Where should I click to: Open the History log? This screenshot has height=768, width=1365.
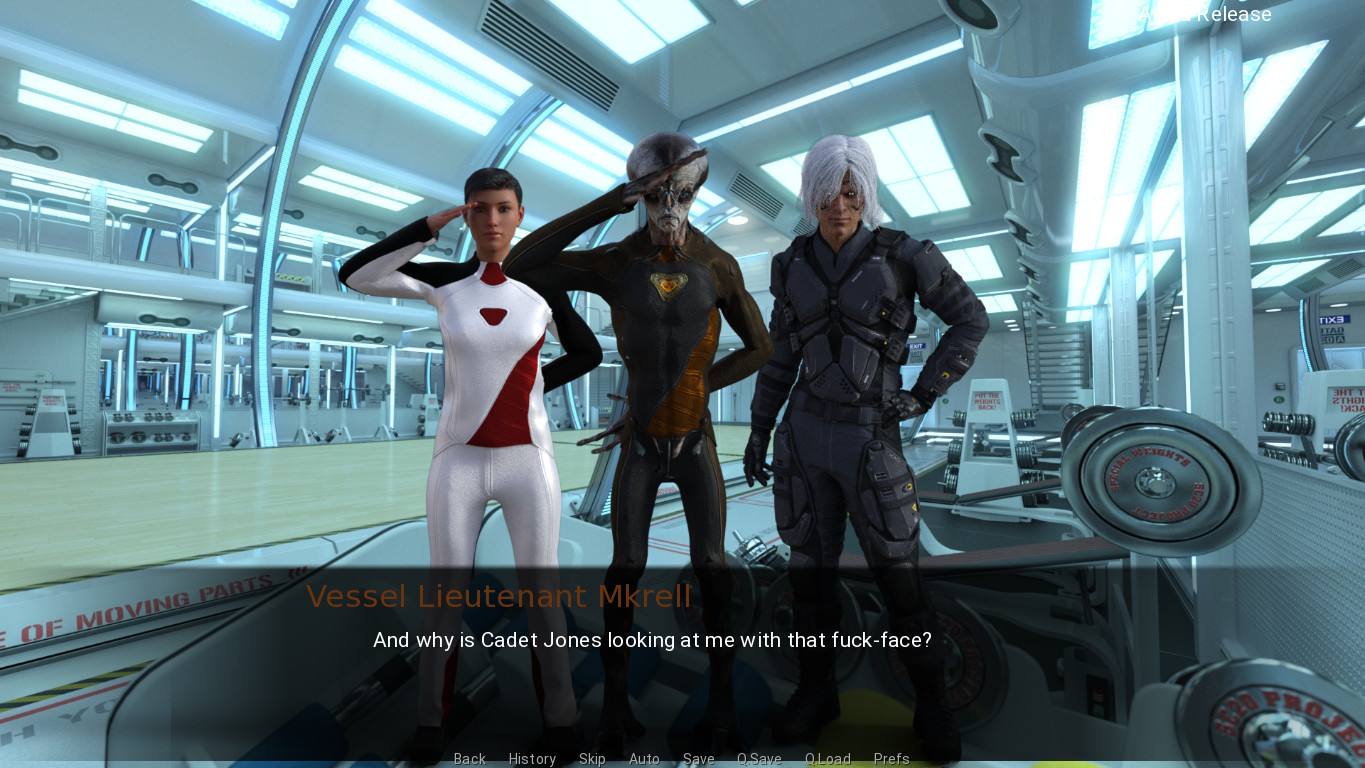(532, 759)
